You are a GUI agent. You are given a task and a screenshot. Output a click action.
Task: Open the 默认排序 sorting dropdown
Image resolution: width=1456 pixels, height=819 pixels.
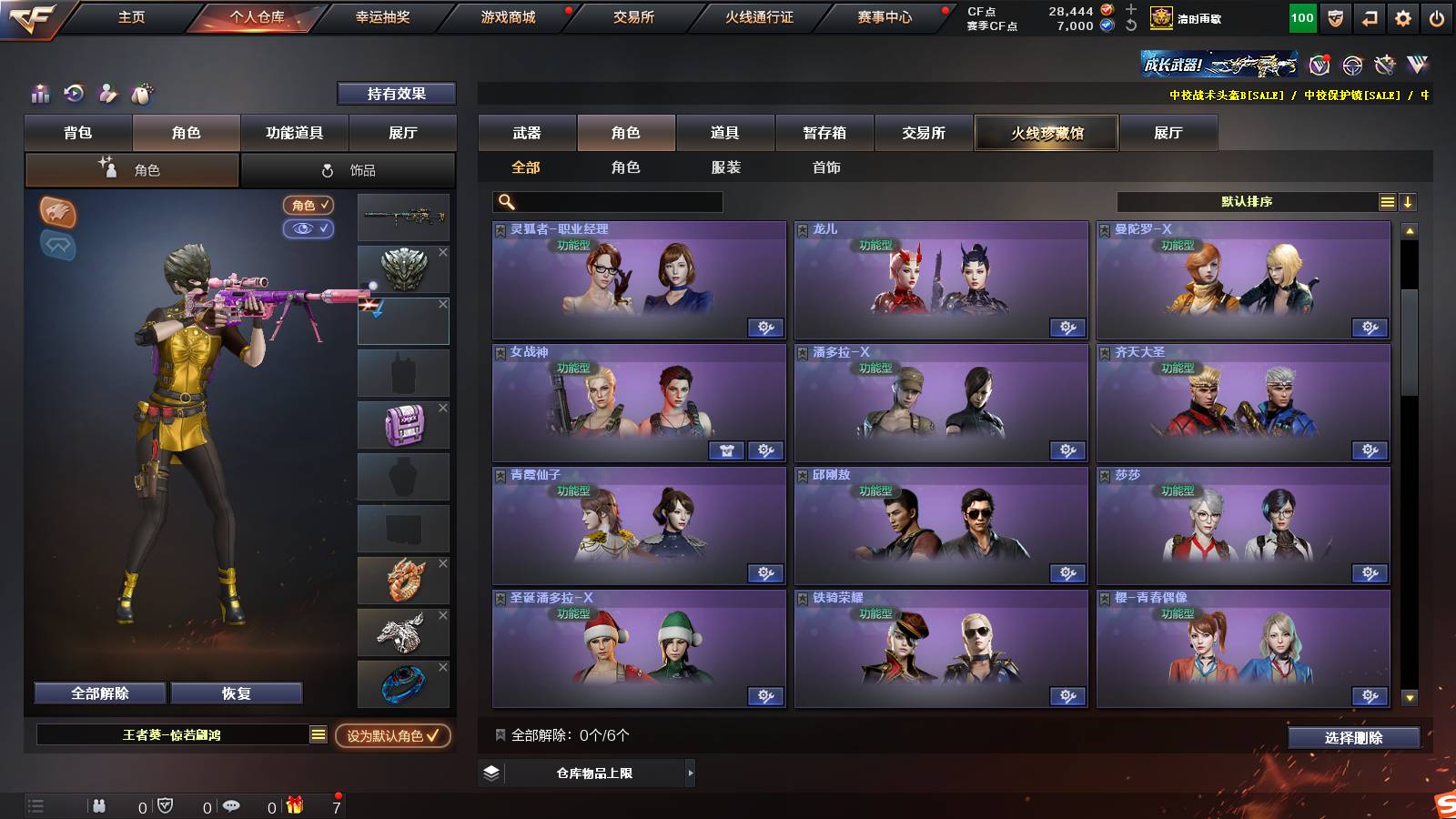[x=1247, y=202]
